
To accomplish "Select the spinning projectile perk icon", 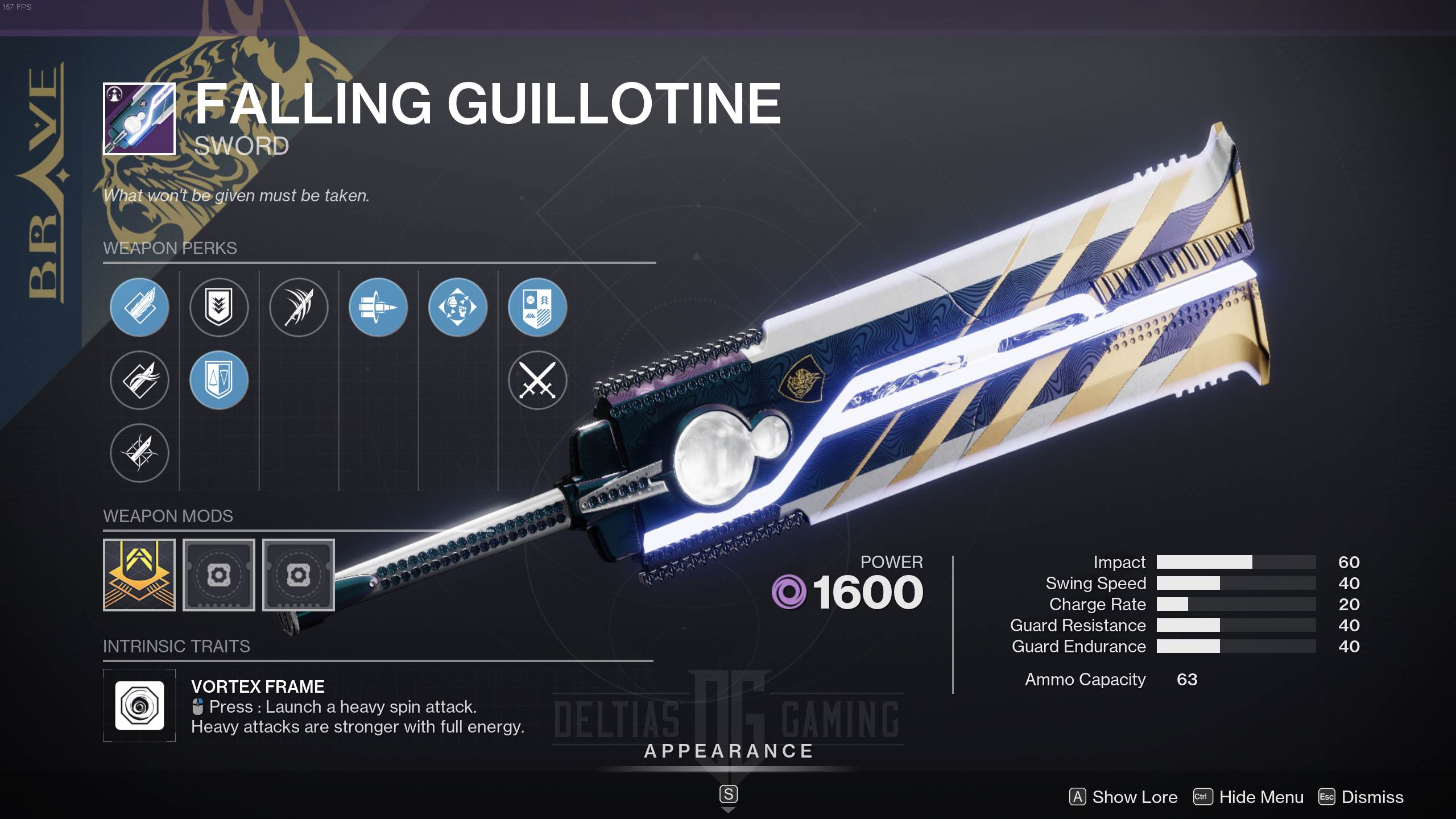I will pyautogui.click(x=378, y=307).
